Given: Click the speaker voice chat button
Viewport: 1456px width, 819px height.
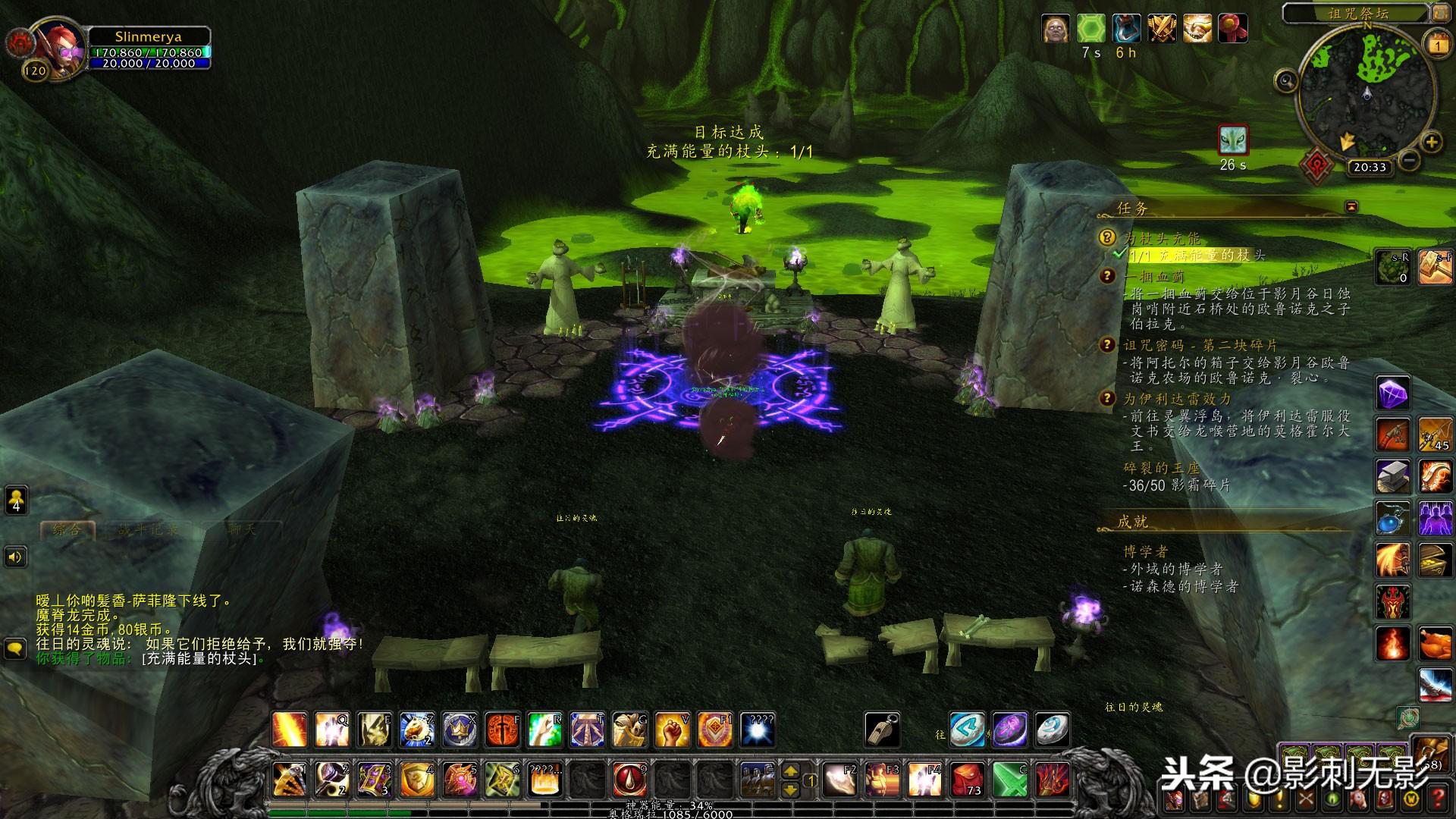Looking at the screenshot, I should (x=16, y=557).
